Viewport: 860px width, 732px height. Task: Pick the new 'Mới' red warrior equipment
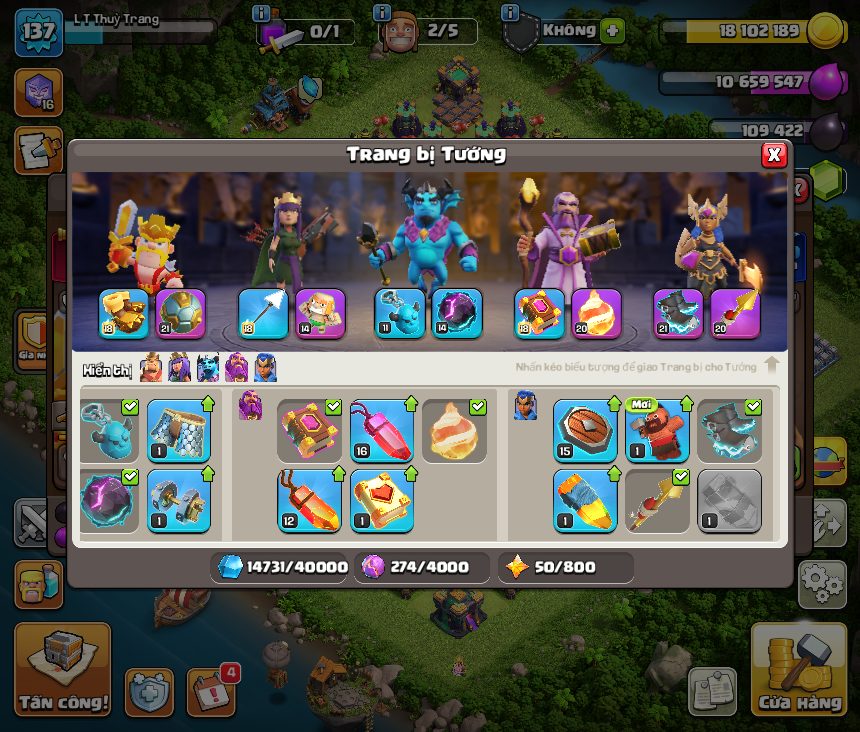point(657,431)
